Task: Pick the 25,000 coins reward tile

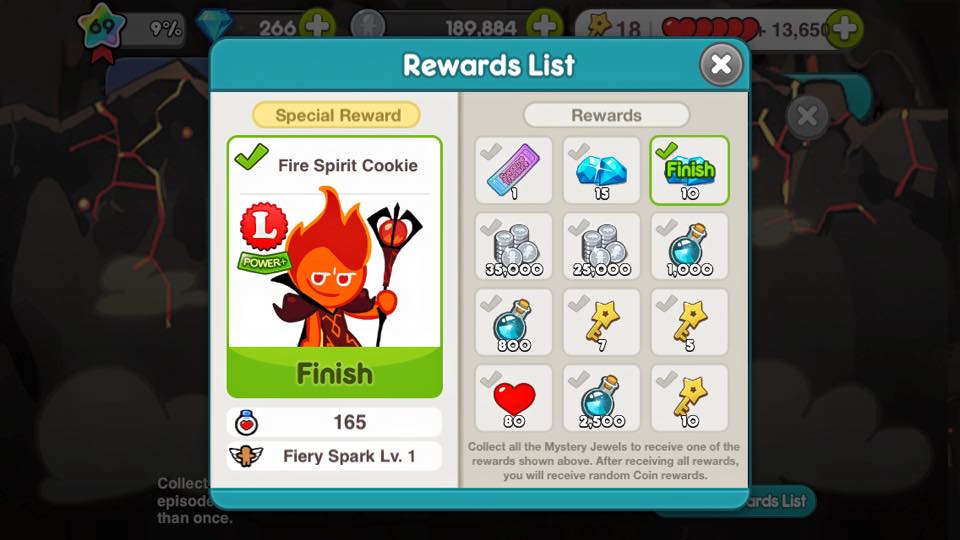Action: [602, 246]
